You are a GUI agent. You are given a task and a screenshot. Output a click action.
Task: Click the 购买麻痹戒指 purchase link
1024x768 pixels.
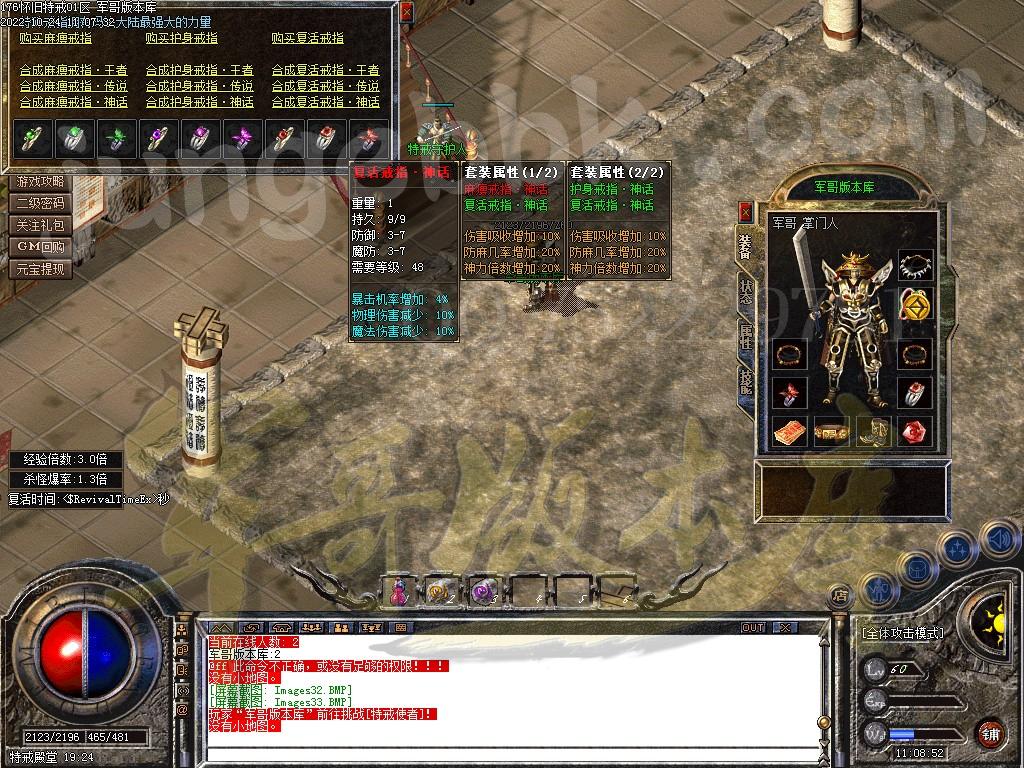tap(58, 39)
